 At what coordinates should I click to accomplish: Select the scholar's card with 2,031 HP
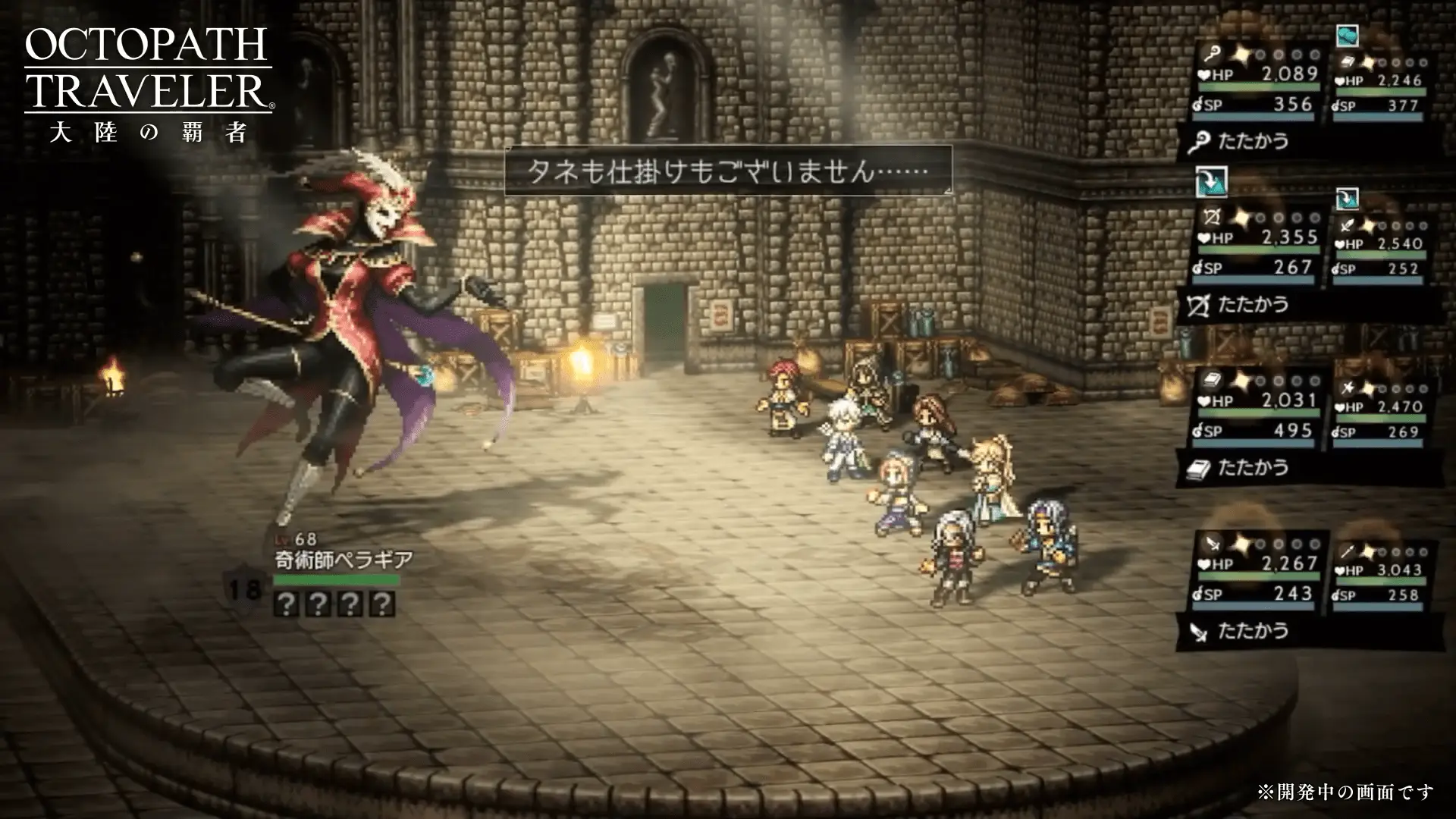[x=1256, y=409]
